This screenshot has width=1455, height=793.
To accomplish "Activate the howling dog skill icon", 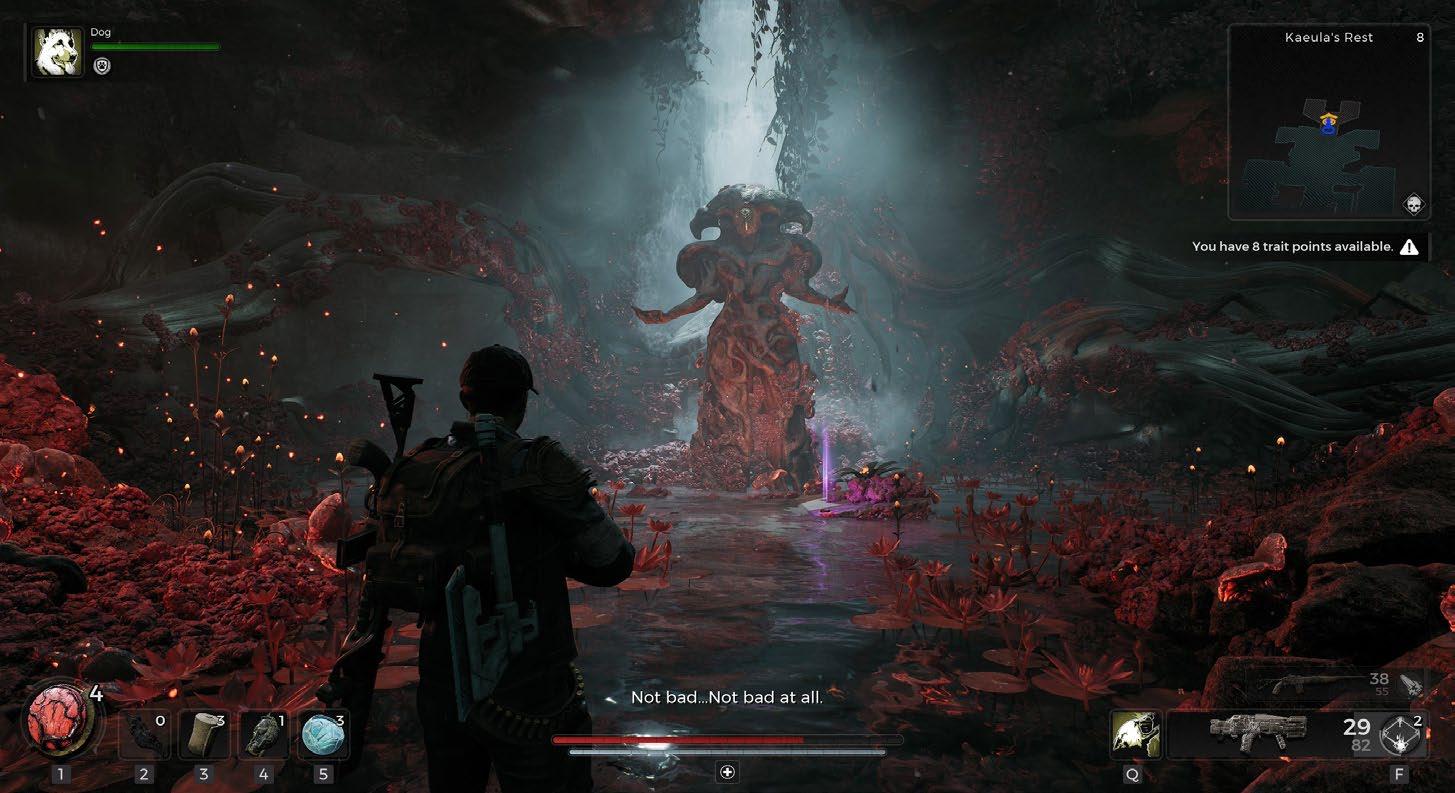I will pos(1135,735).
